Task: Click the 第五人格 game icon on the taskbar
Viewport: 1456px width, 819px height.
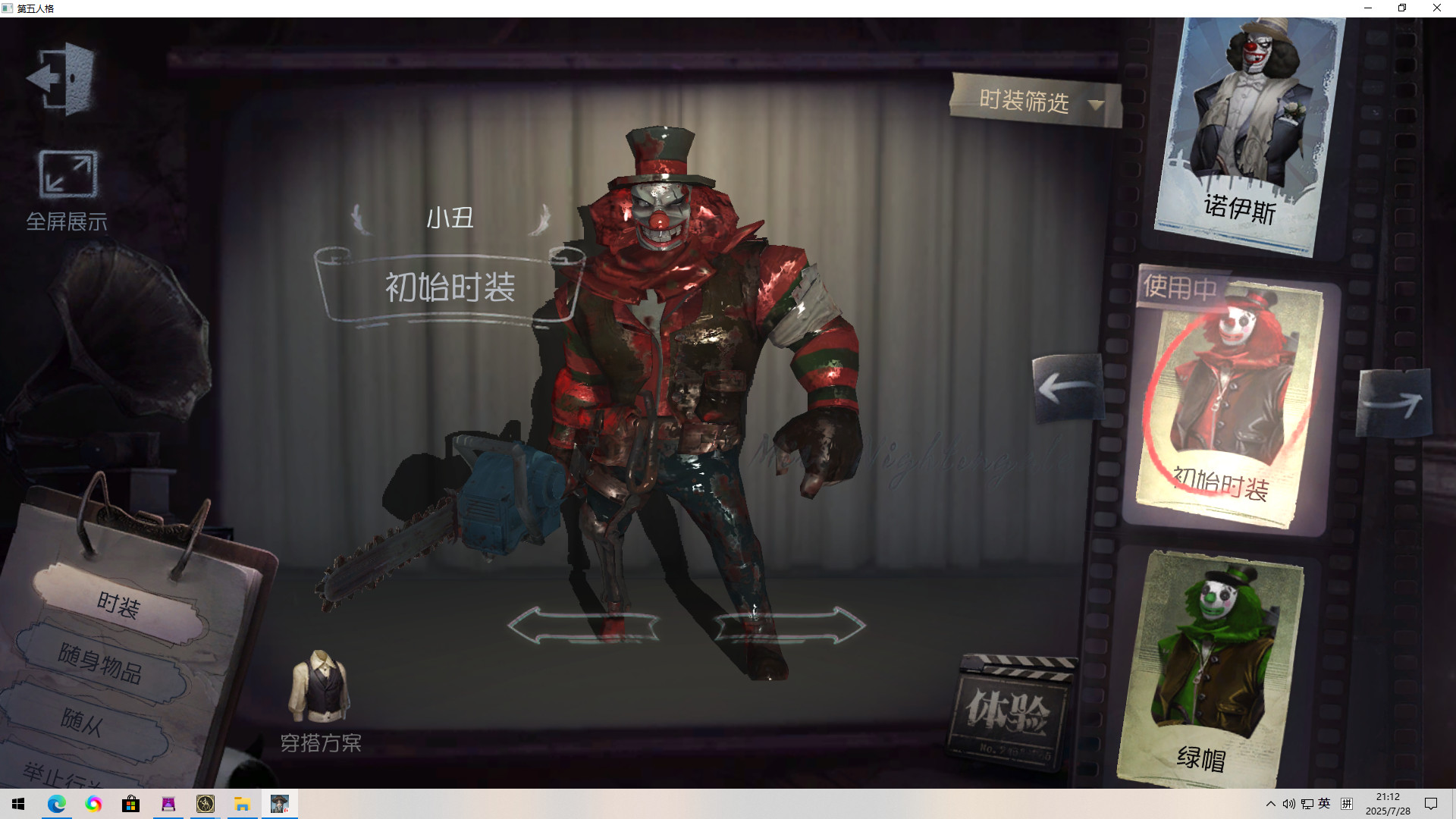Action: click(x=279, y=803)
